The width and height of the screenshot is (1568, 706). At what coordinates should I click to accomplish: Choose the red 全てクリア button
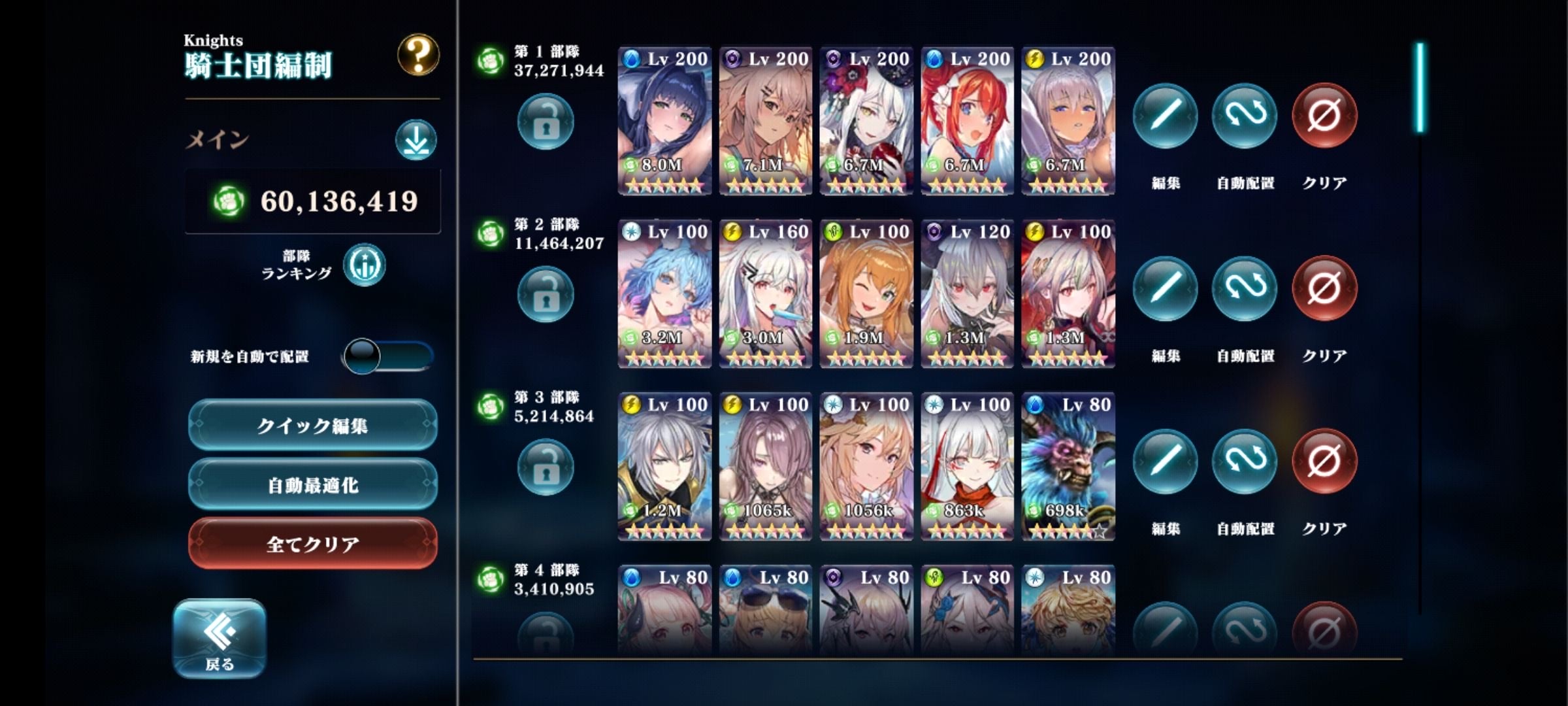pos(312,544)
